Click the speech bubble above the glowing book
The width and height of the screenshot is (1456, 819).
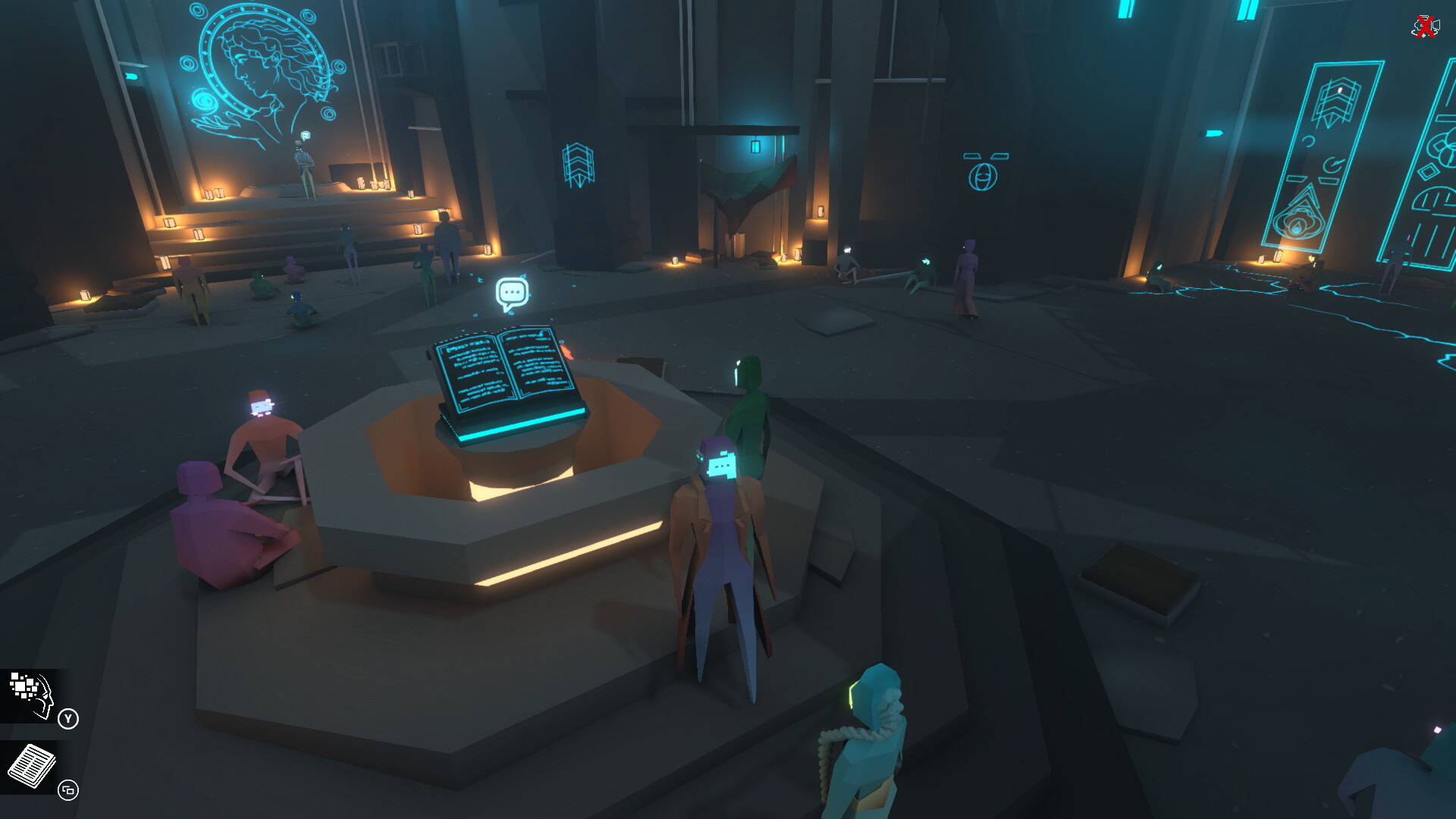coord(512,293)
